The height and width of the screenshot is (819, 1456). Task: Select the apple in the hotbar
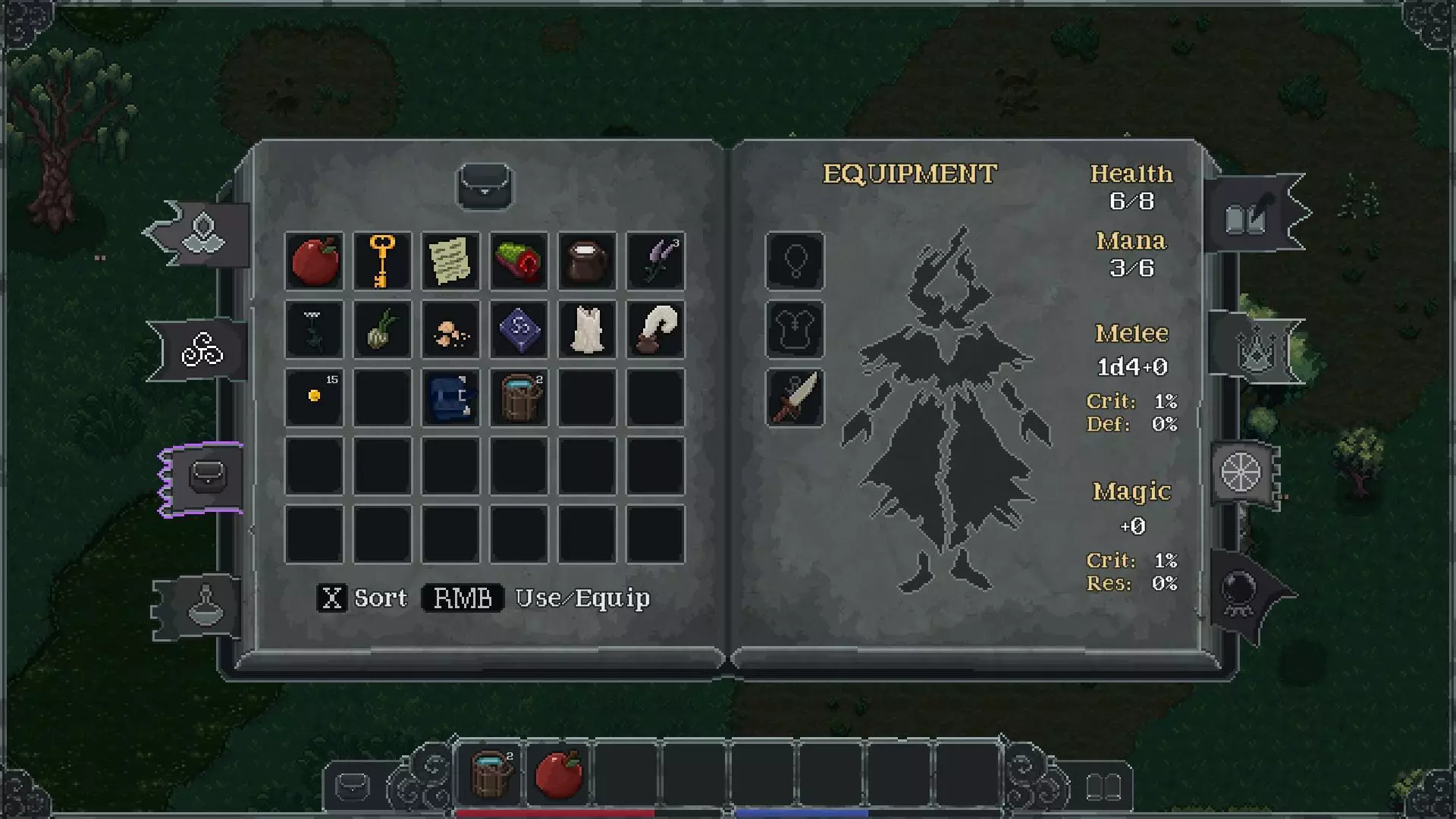coord(558,773)
